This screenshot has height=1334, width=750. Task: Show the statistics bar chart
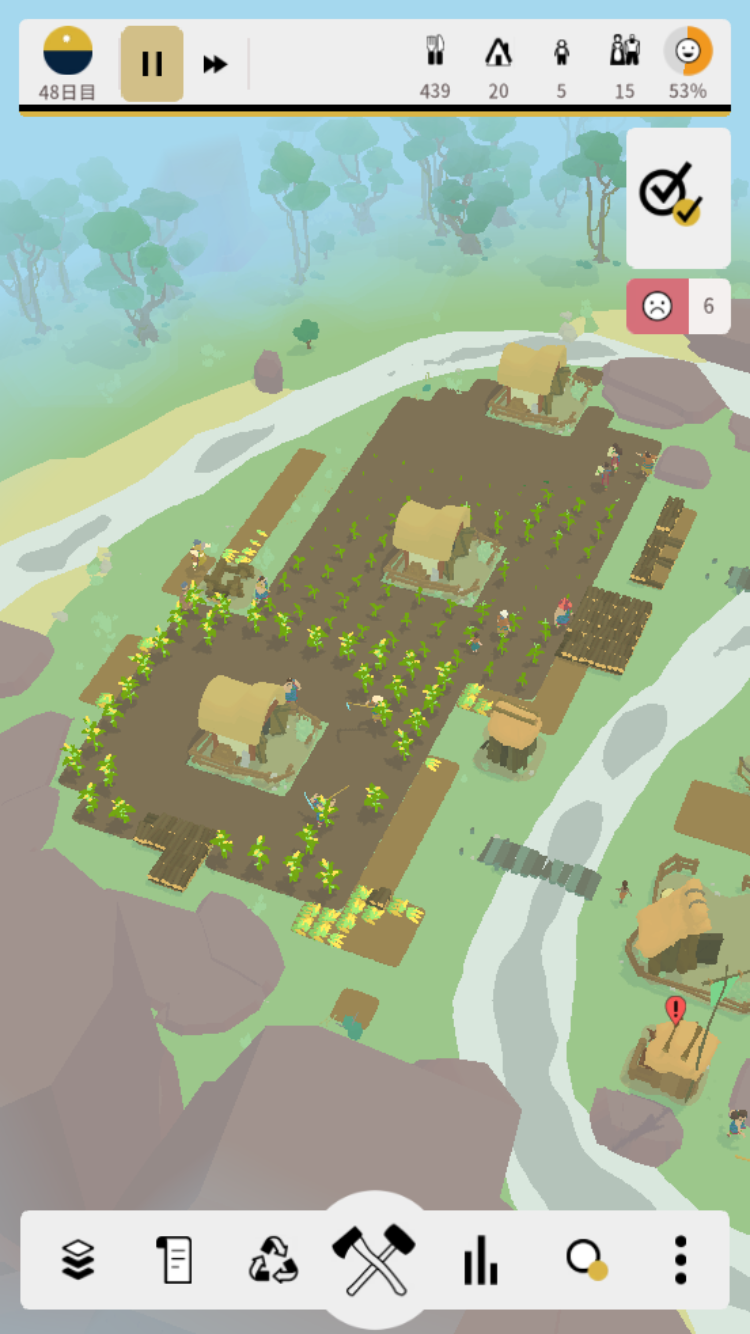pos(480,1259)
